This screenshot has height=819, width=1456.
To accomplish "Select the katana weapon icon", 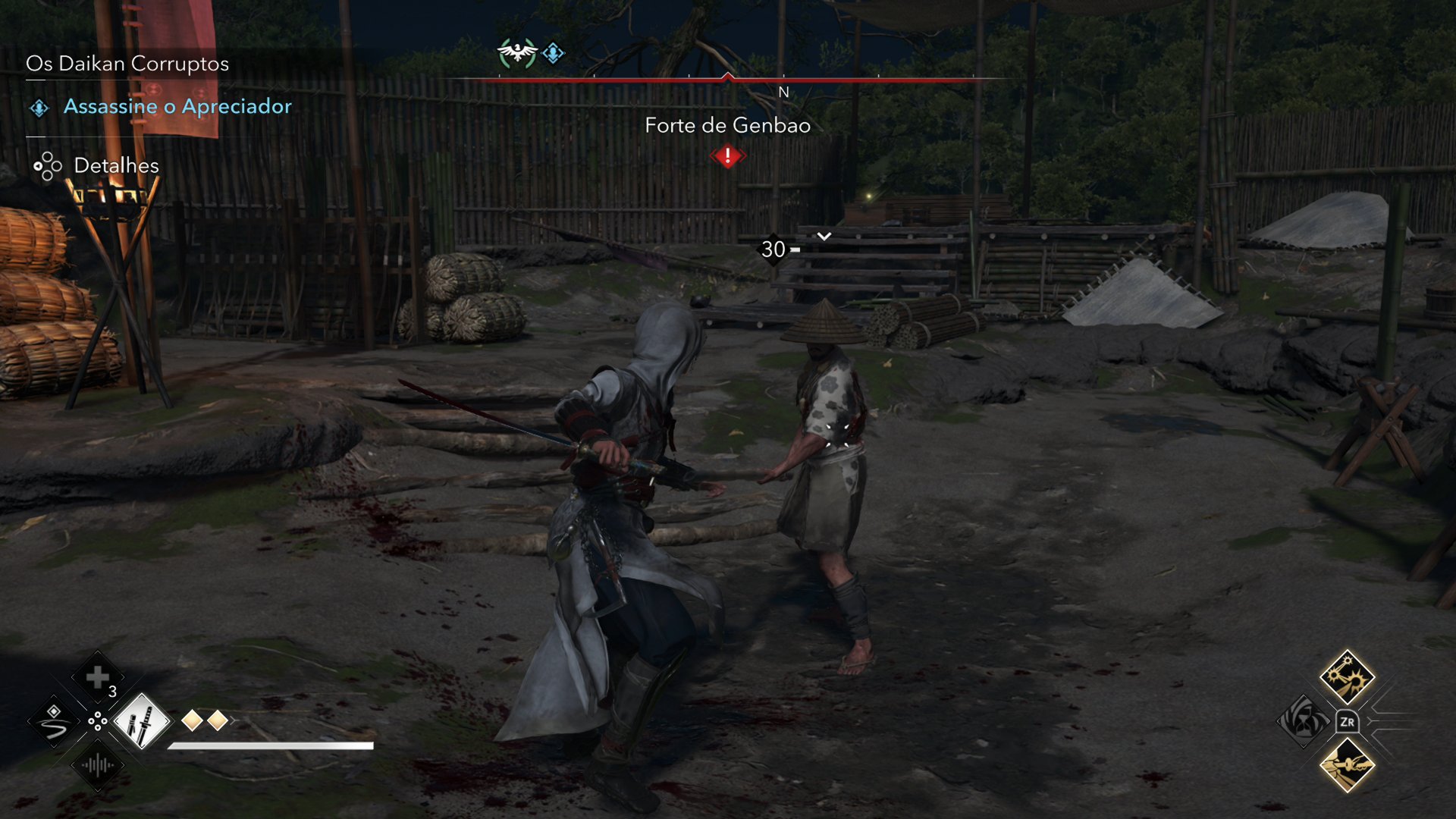I will tap(144, 720).
